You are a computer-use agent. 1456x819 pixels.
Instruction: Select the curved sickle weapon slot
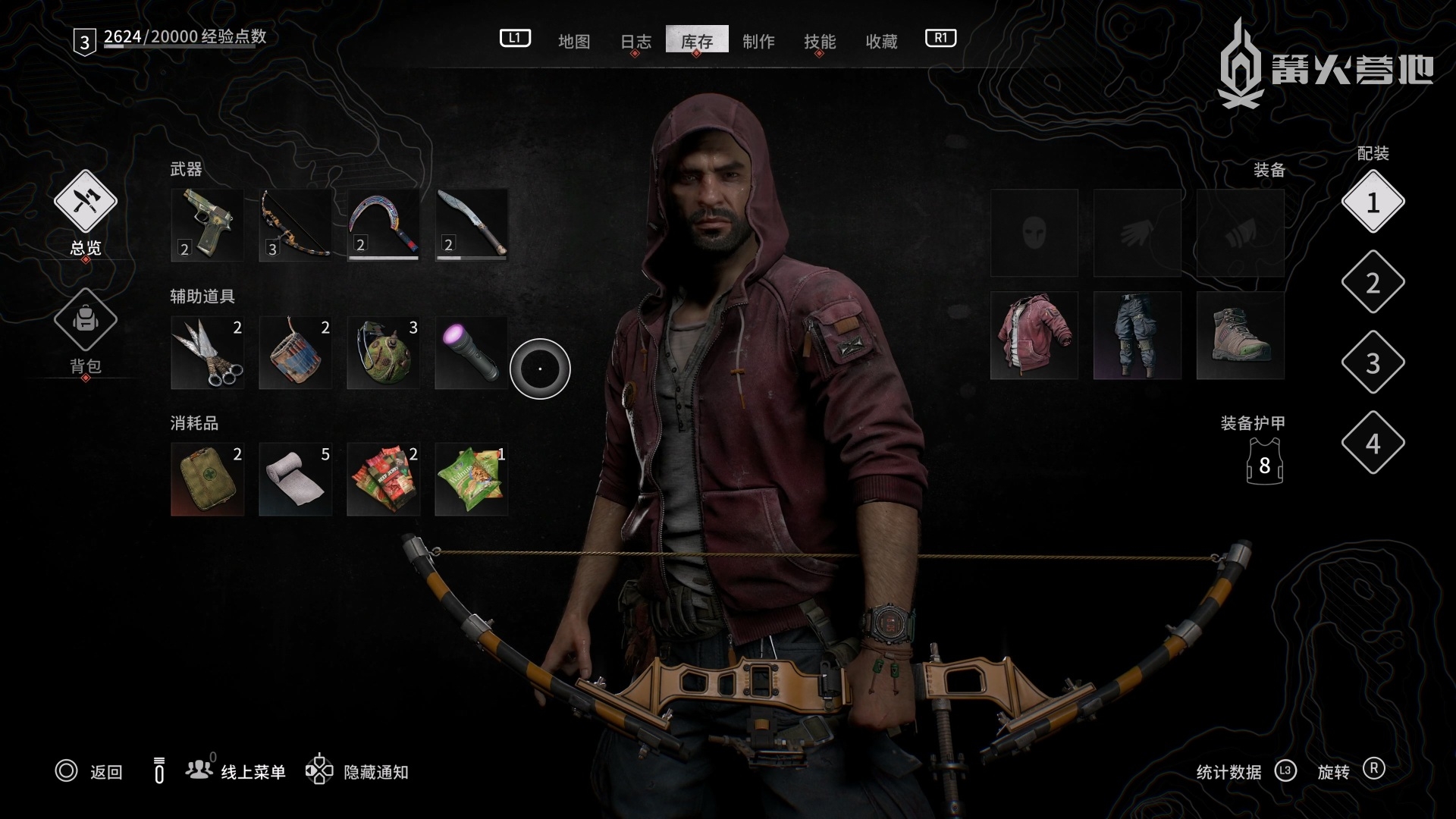coord(383,225)
